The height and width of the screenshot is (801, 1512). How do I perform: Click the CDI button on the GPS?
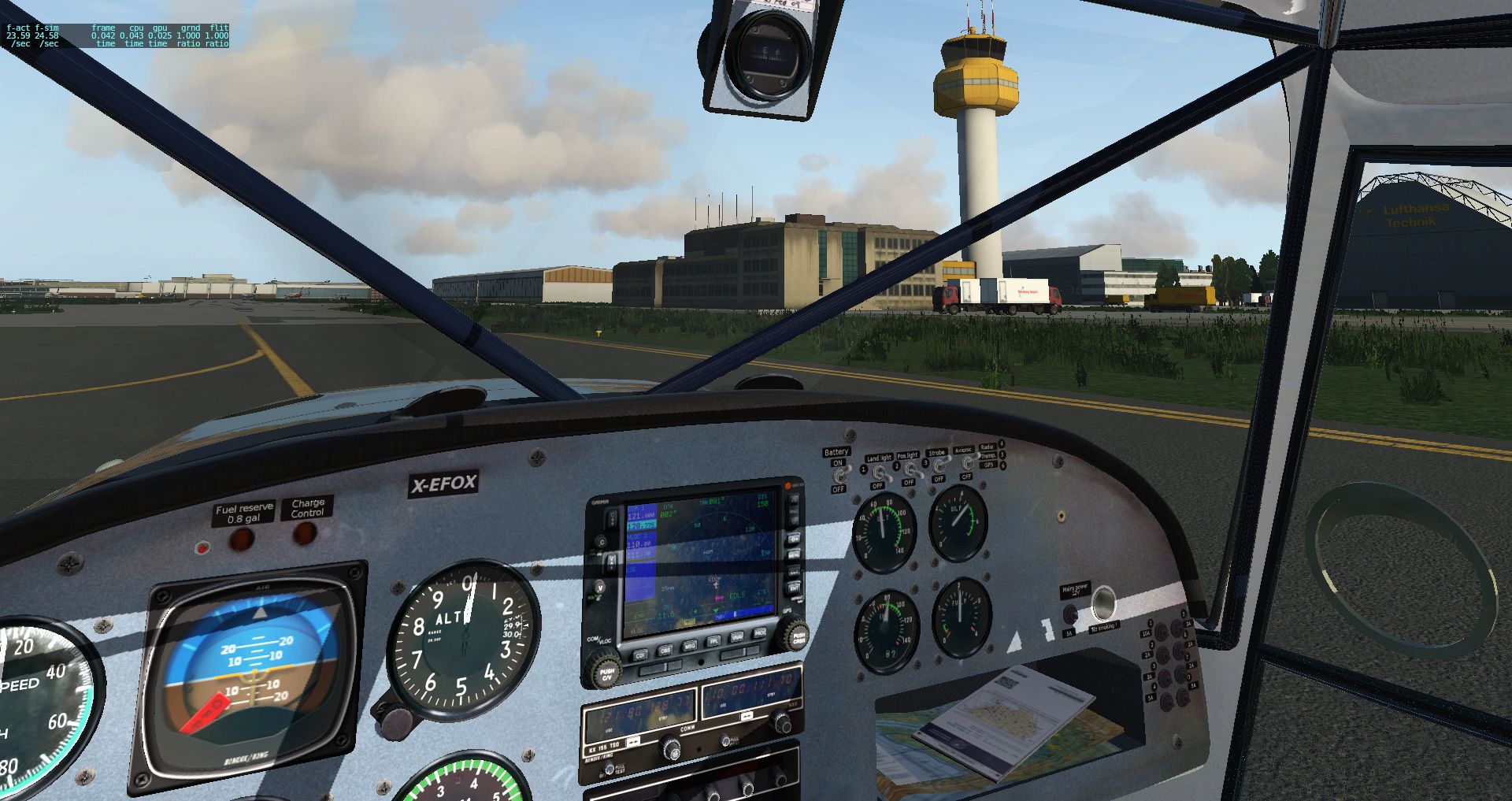click(x=640, y=655)
